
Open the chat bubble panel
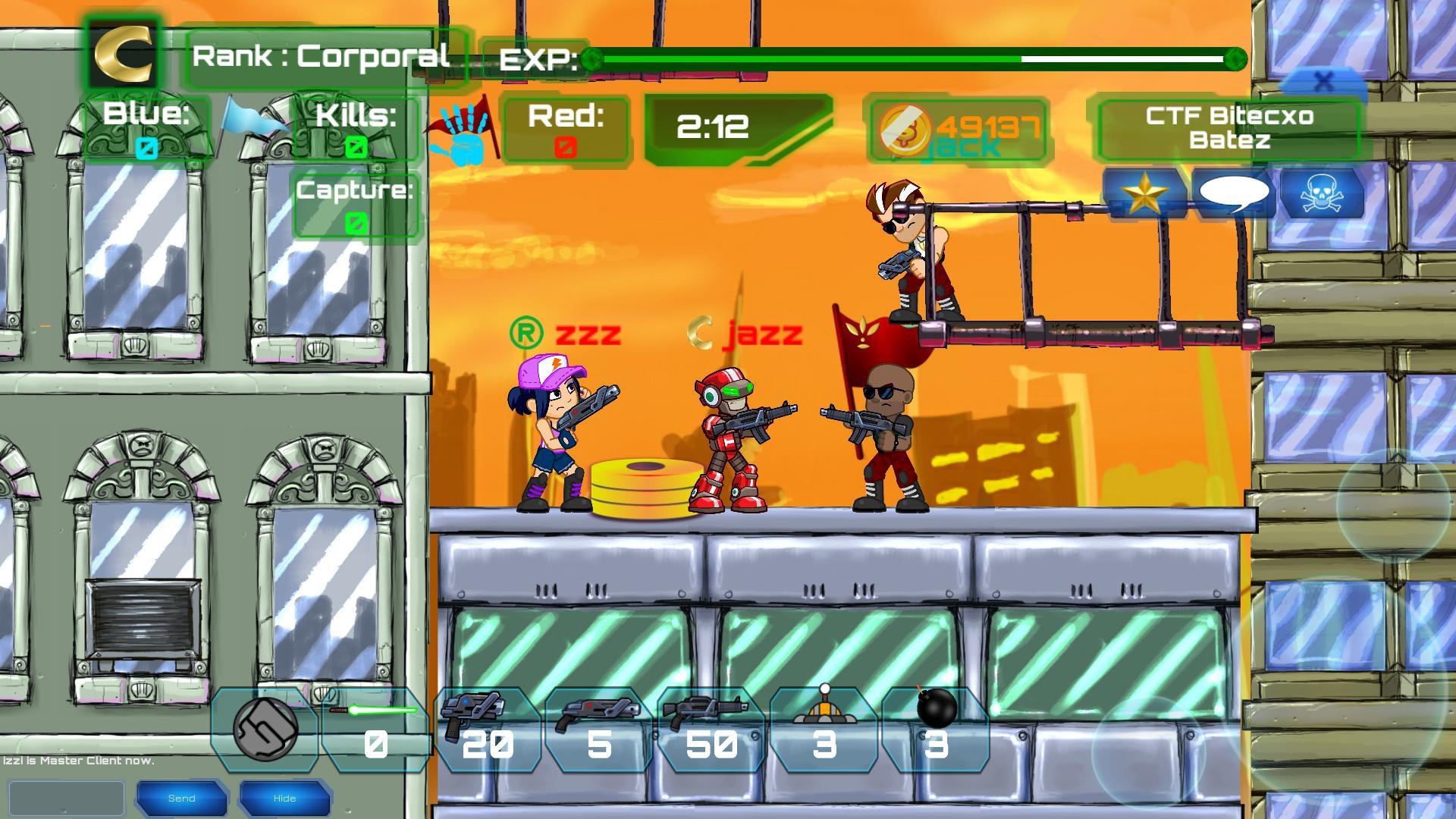(x=1235, y=195)
